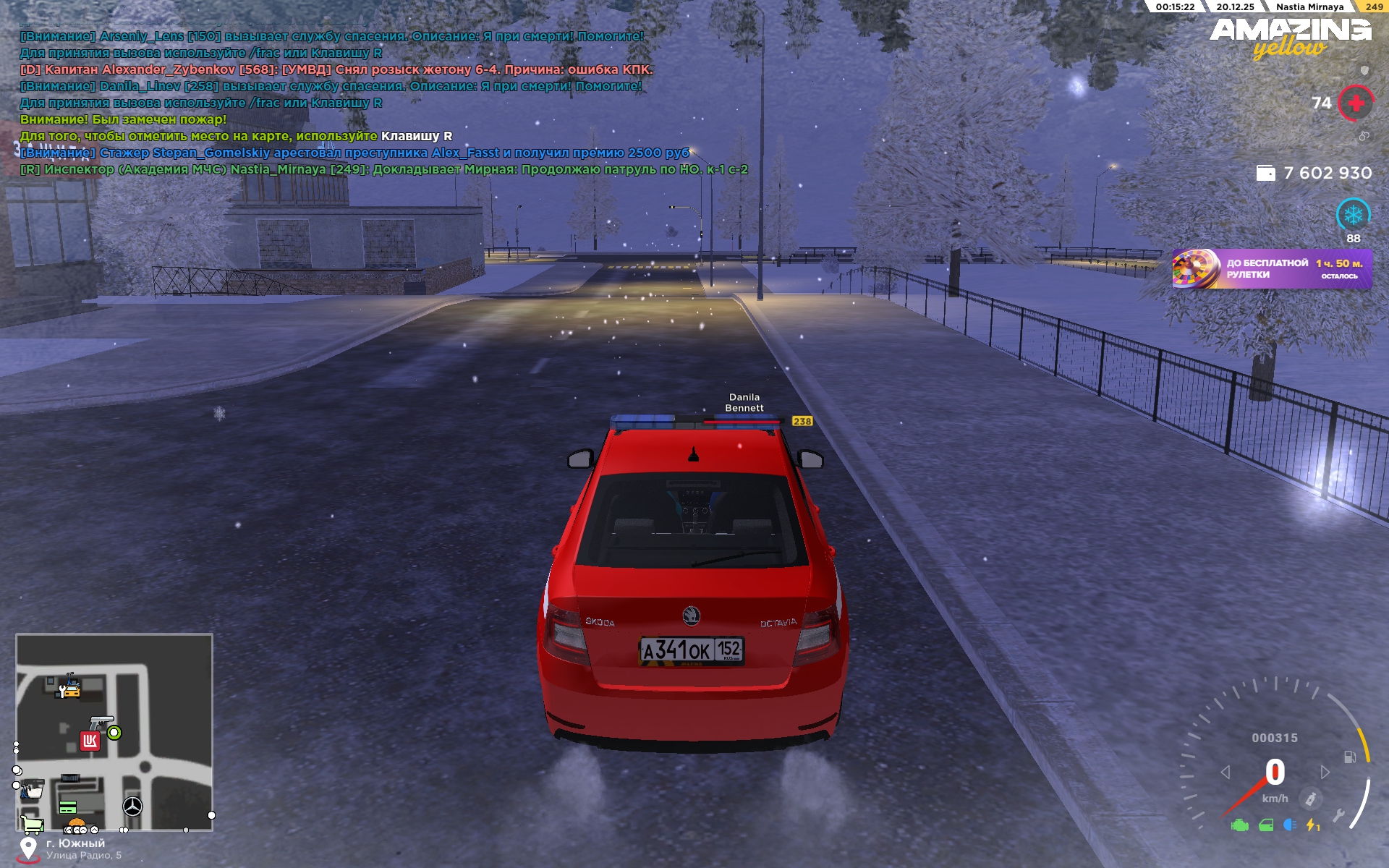Toggle the blue headlights indicator
Image resolution: width=1389 pixels, height=868 pixels.
[x=1289, y=825]
